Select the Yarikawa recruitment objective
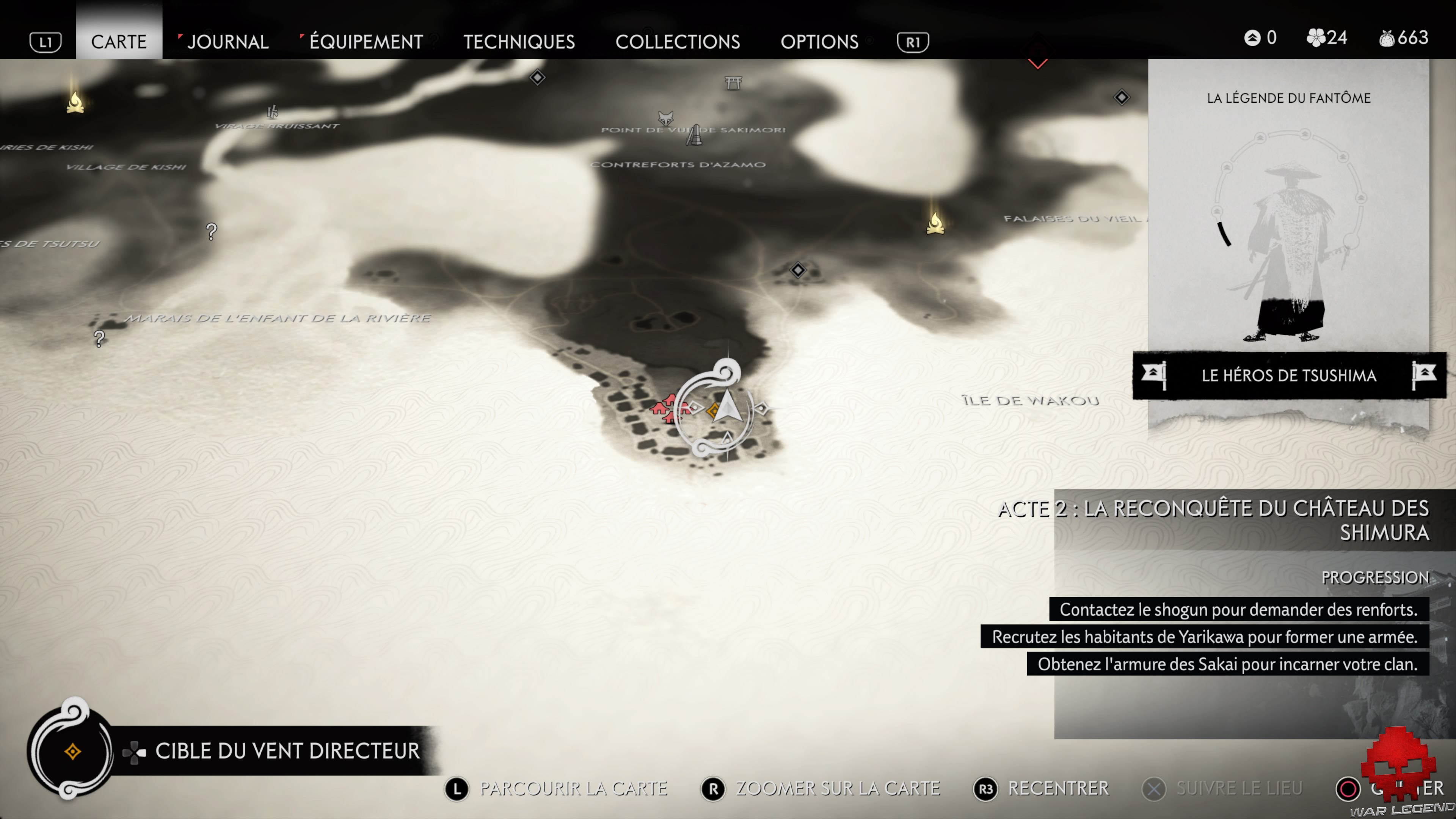This screenshot has height=819, width=1456. [1205, 637]
